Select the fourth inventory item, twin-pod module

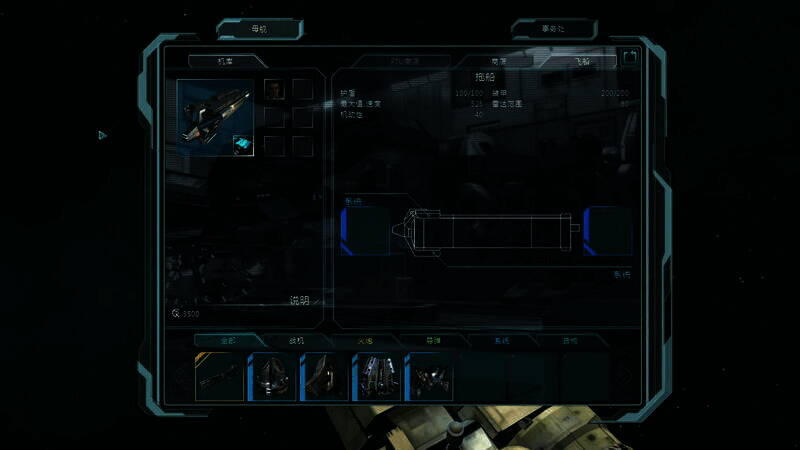tap(376, 376)
